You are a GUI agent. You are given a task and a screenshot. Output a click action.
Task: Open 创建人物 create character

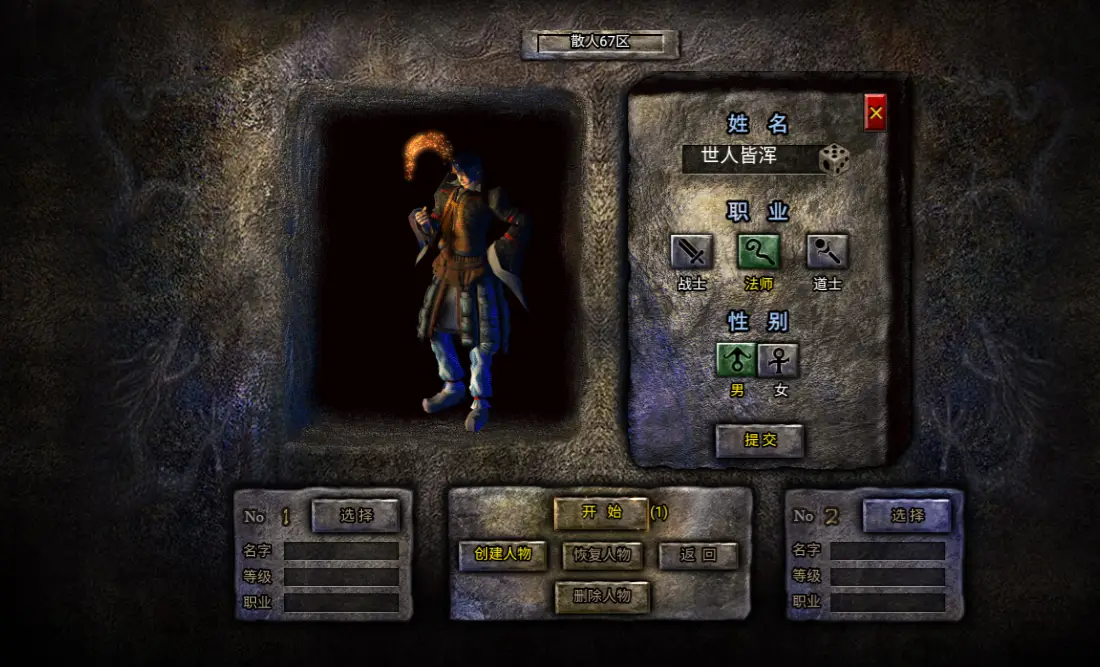[503, 555]
